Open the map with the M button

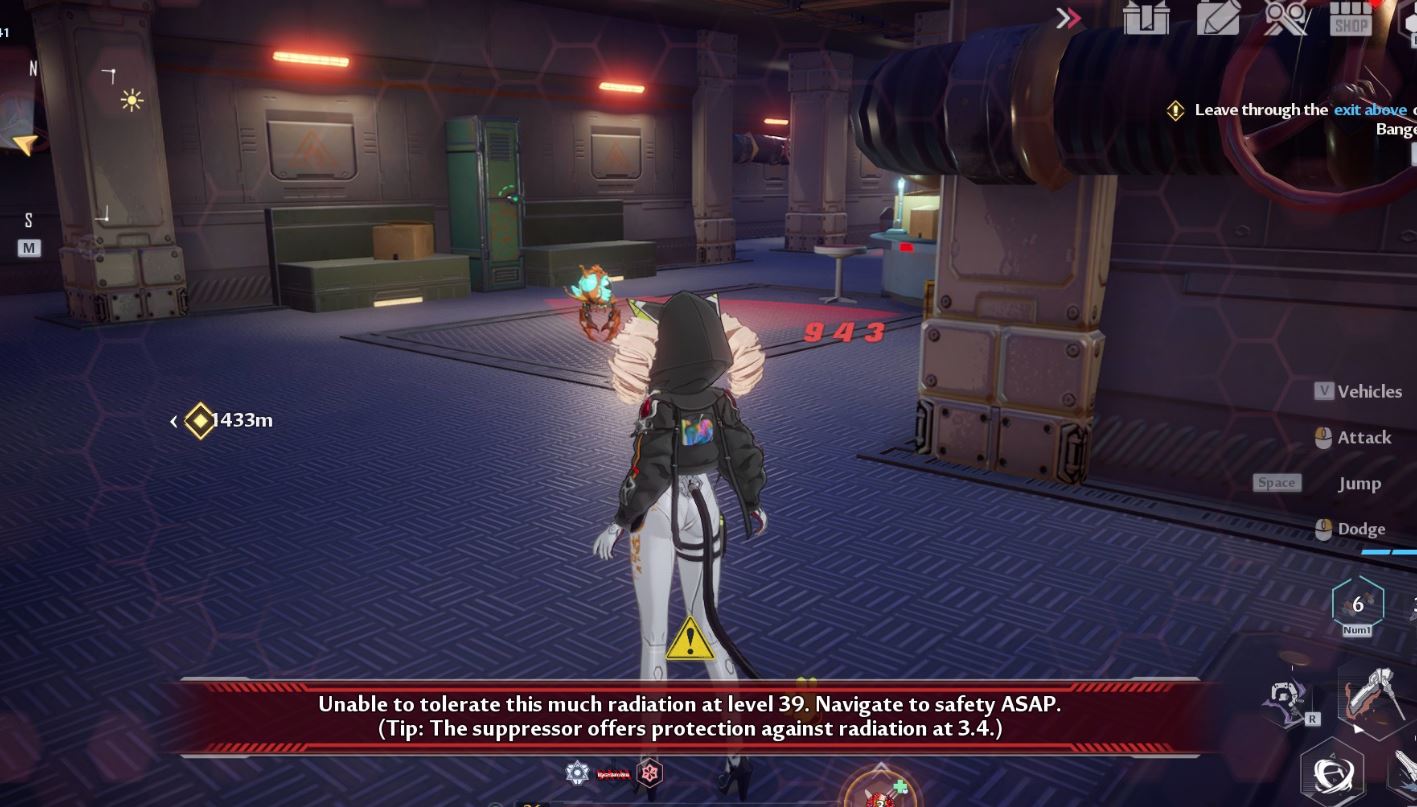[x=29, y=247]
